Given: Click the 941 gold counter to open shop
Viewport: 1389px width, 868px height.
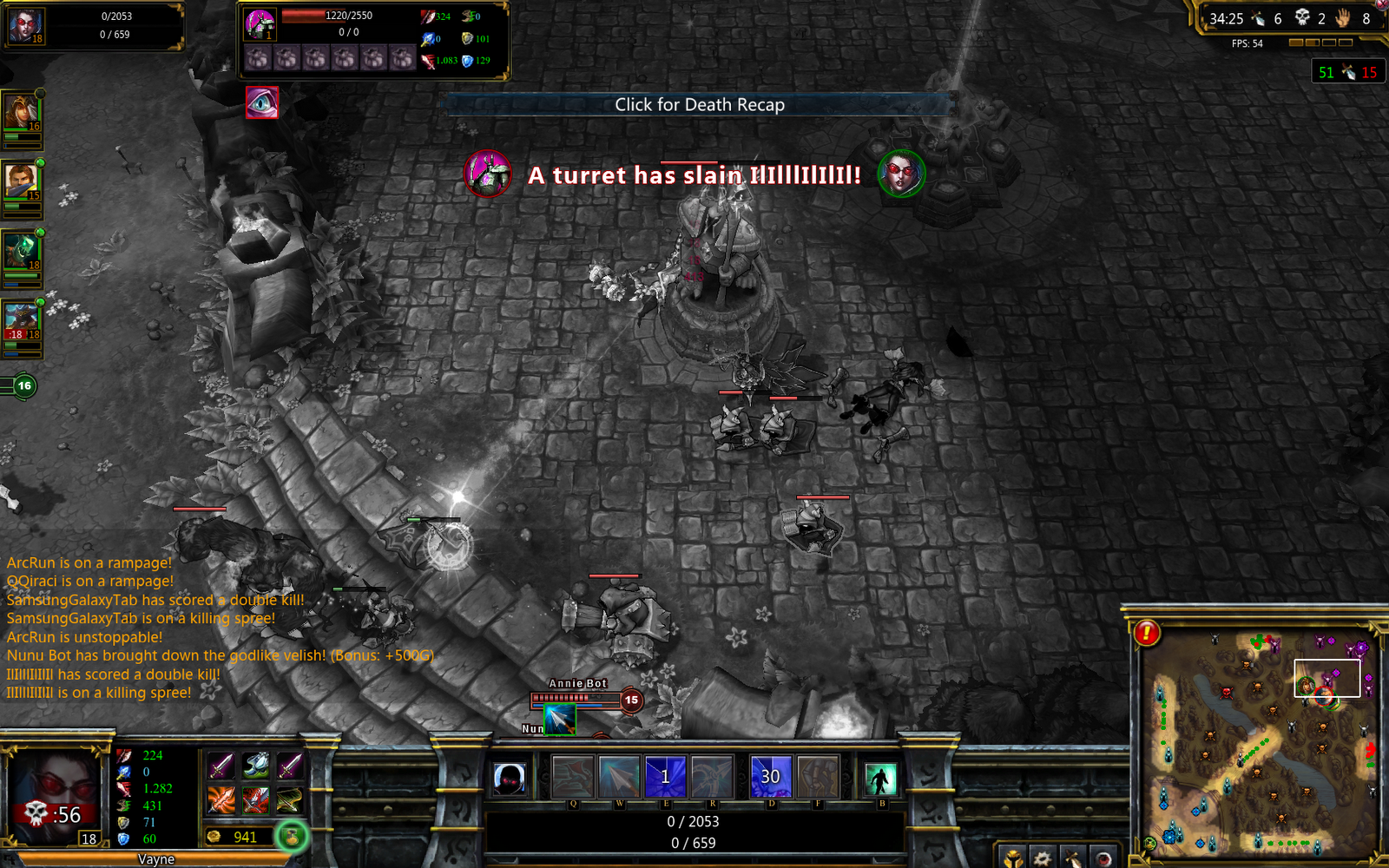Looking at the screenshot, I should click(x=245, y=837).
